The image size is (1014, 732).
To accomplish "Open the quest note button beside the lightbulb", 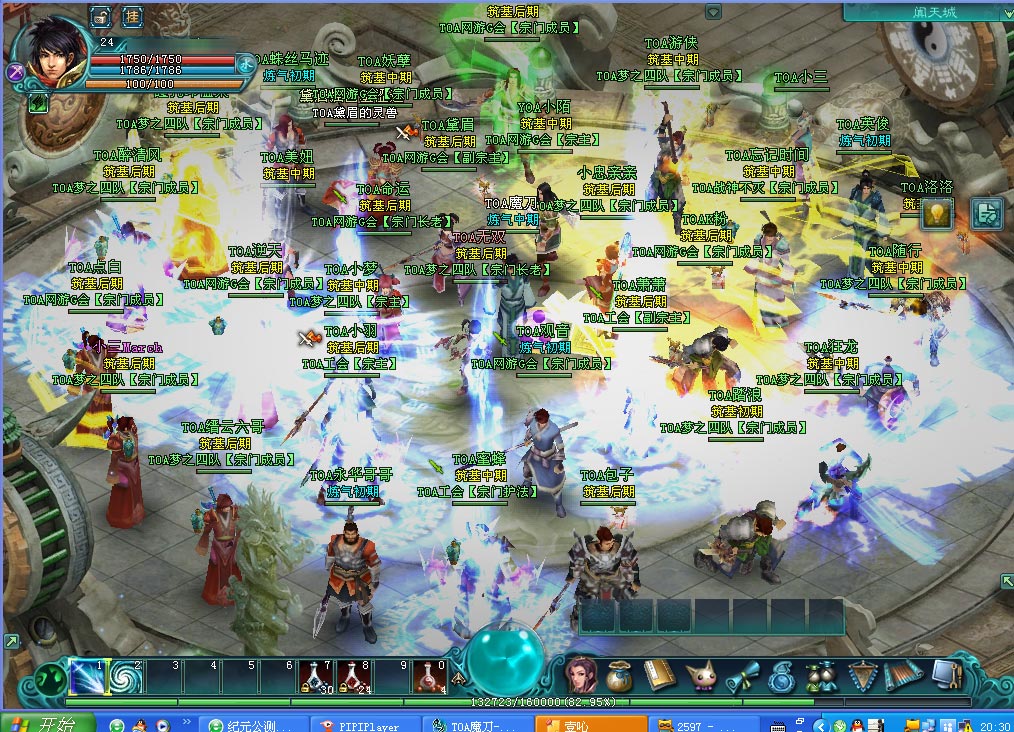I will click(987, 213).
